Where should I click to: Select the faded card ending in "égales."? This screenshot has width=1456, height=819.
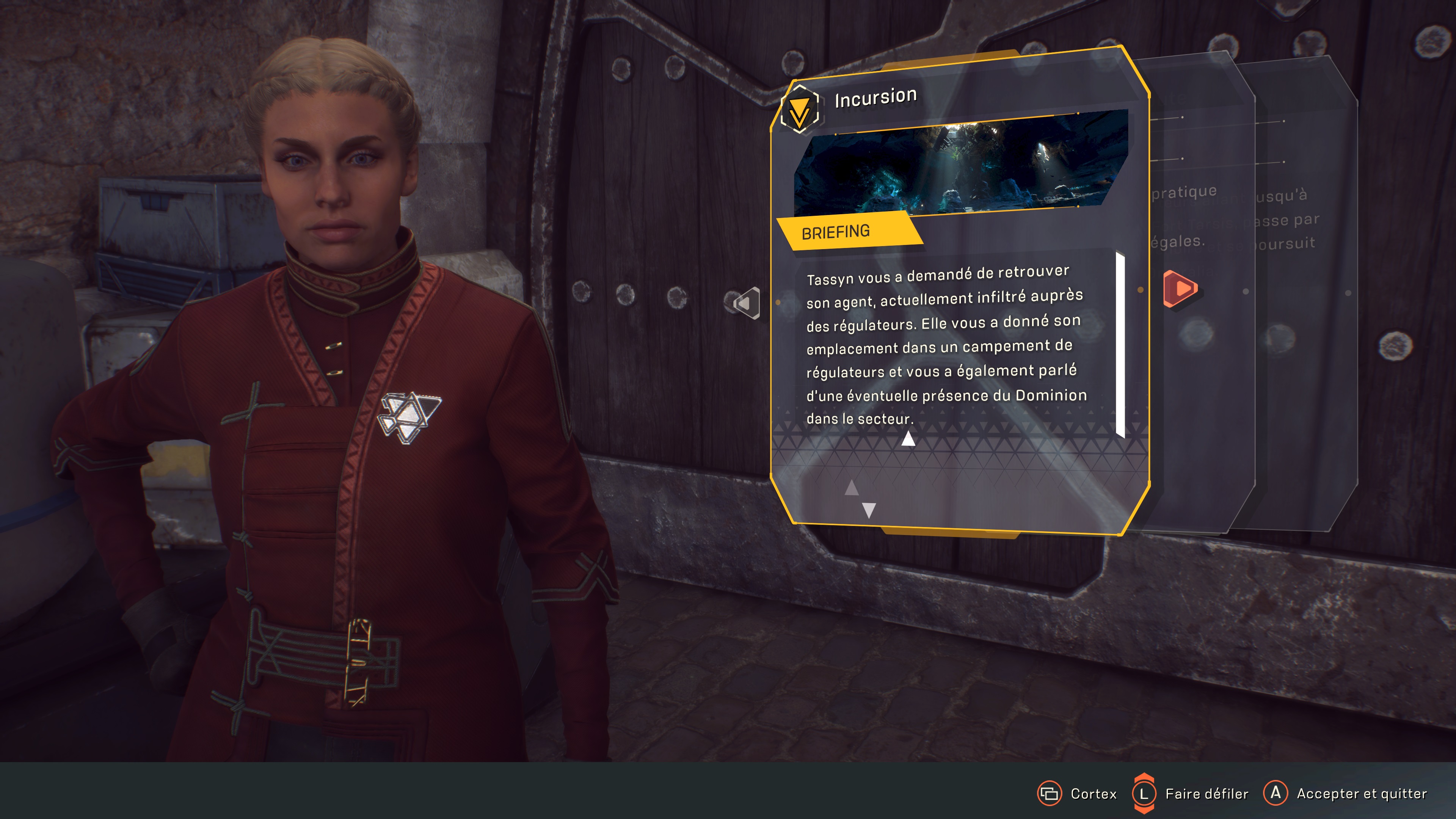[1198, 339]
